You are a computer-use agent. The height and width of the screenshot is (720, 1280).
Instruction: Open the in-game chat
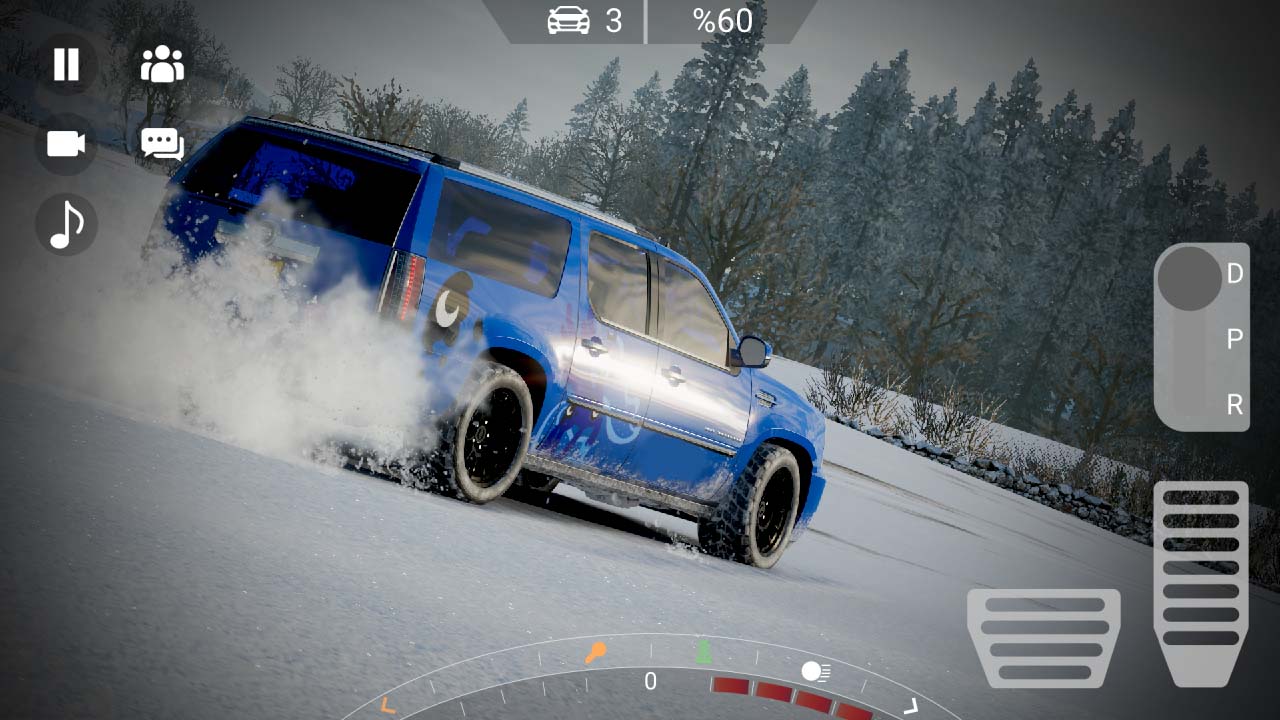[161, 145]
